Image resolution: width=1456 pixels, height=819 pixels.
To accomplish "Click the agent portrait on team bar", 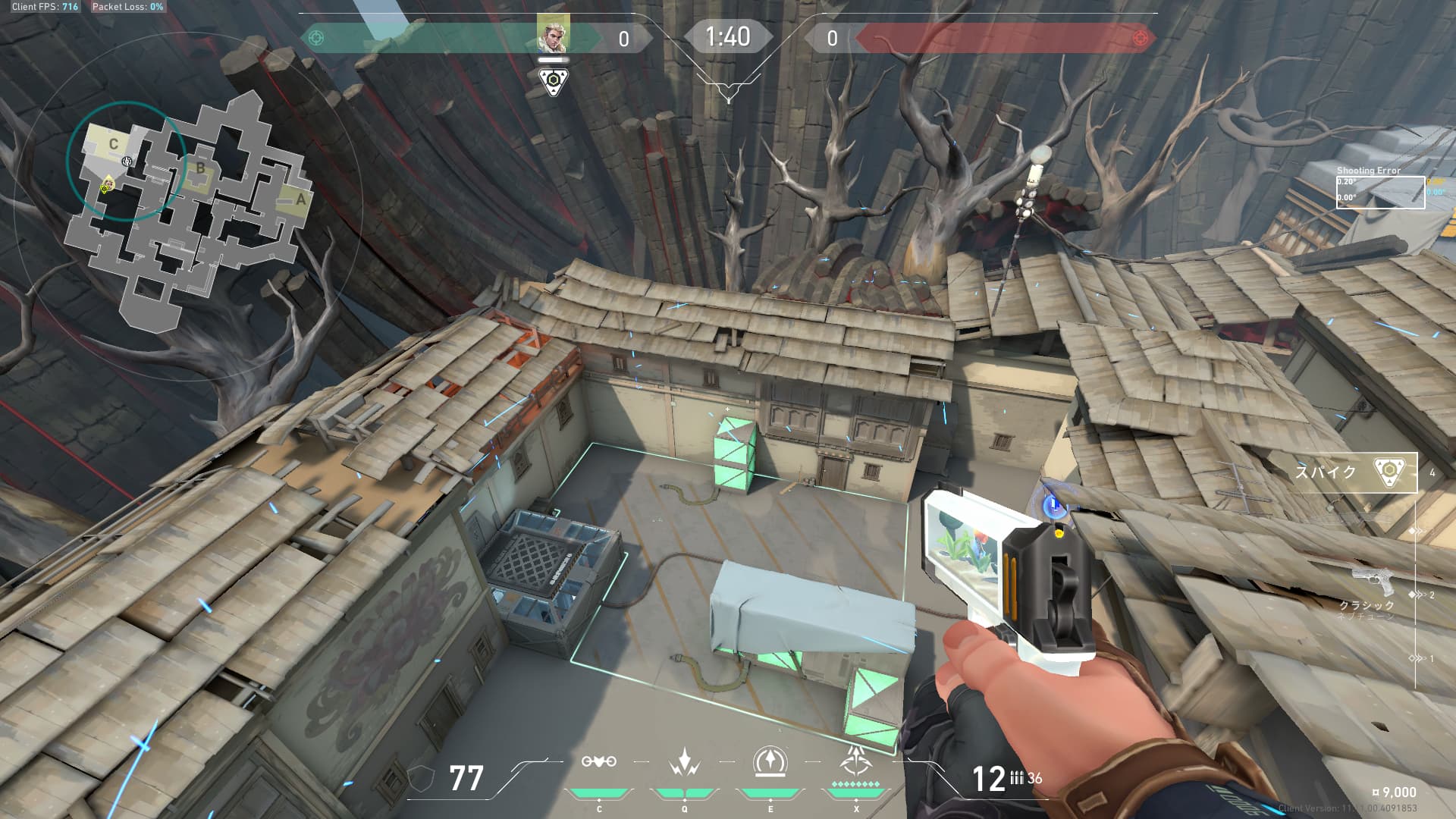I will pyautogui.click(x=553, y=34).
